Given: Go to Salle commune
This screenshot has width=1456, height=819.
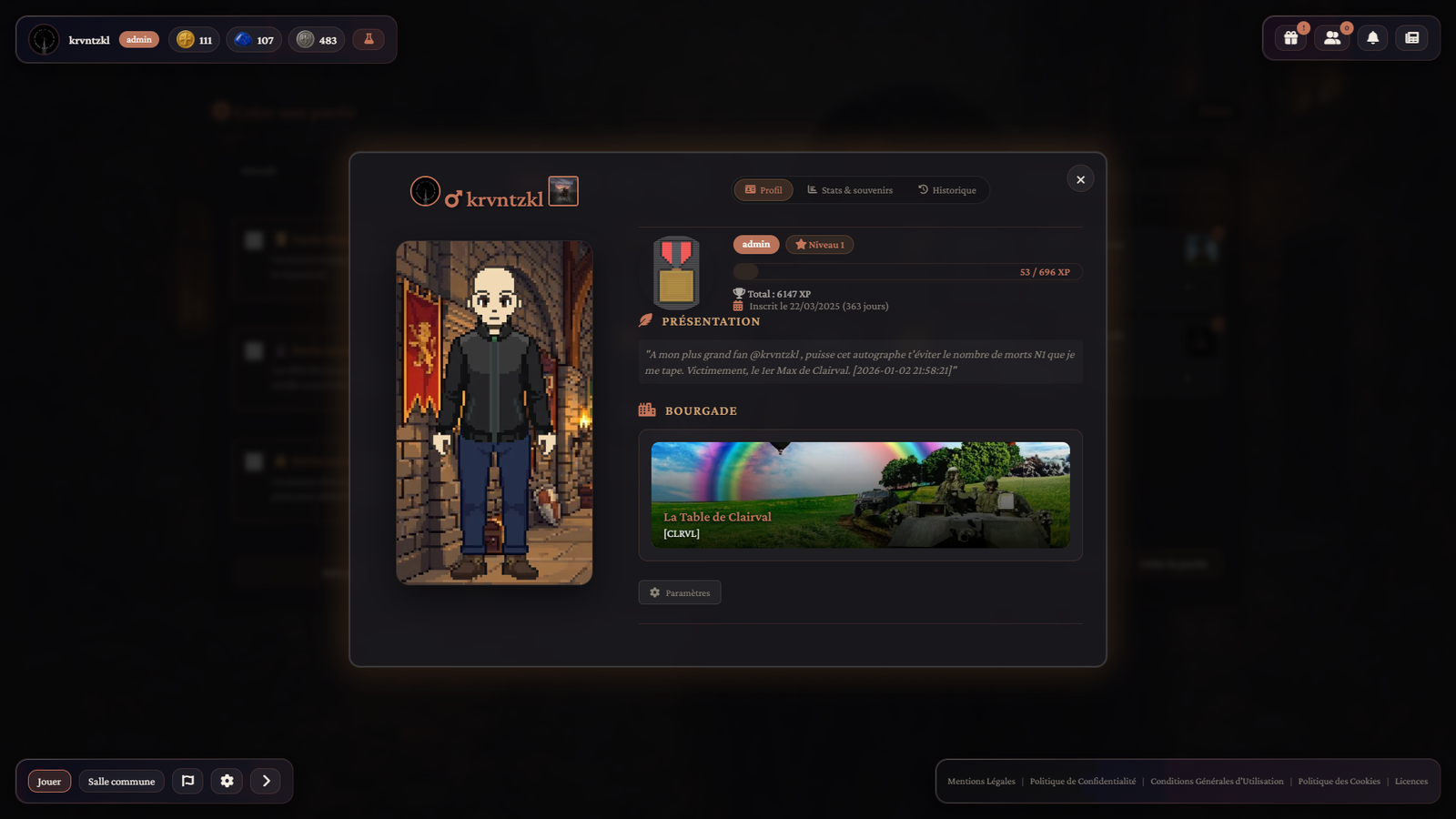Looking at the screenshot, I should pyautogui.click(x=121, y=782).
